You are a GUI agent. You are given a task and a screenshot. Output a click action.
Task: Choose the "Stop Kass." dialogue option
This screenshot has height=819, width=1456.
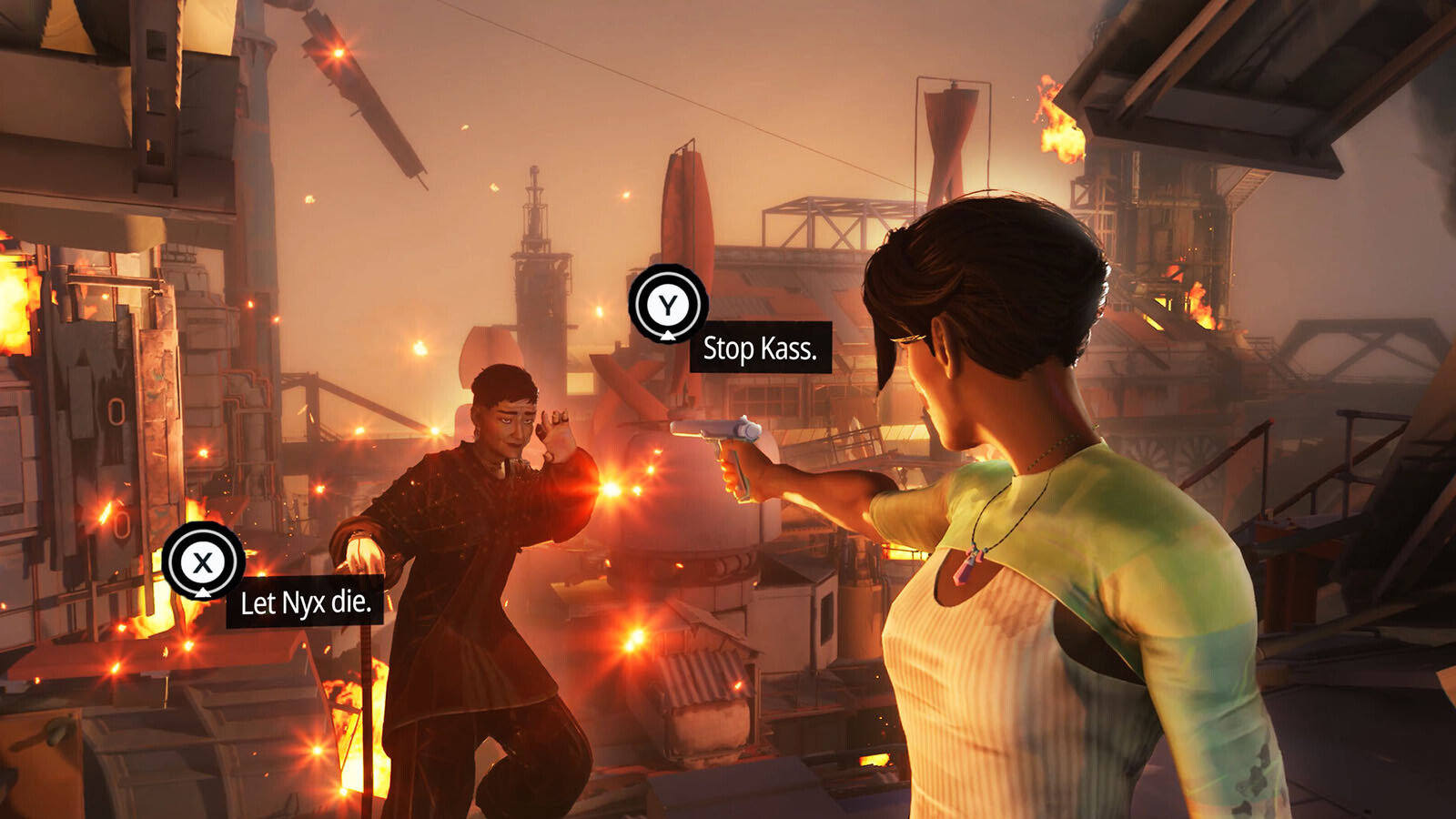pos(759,348)
